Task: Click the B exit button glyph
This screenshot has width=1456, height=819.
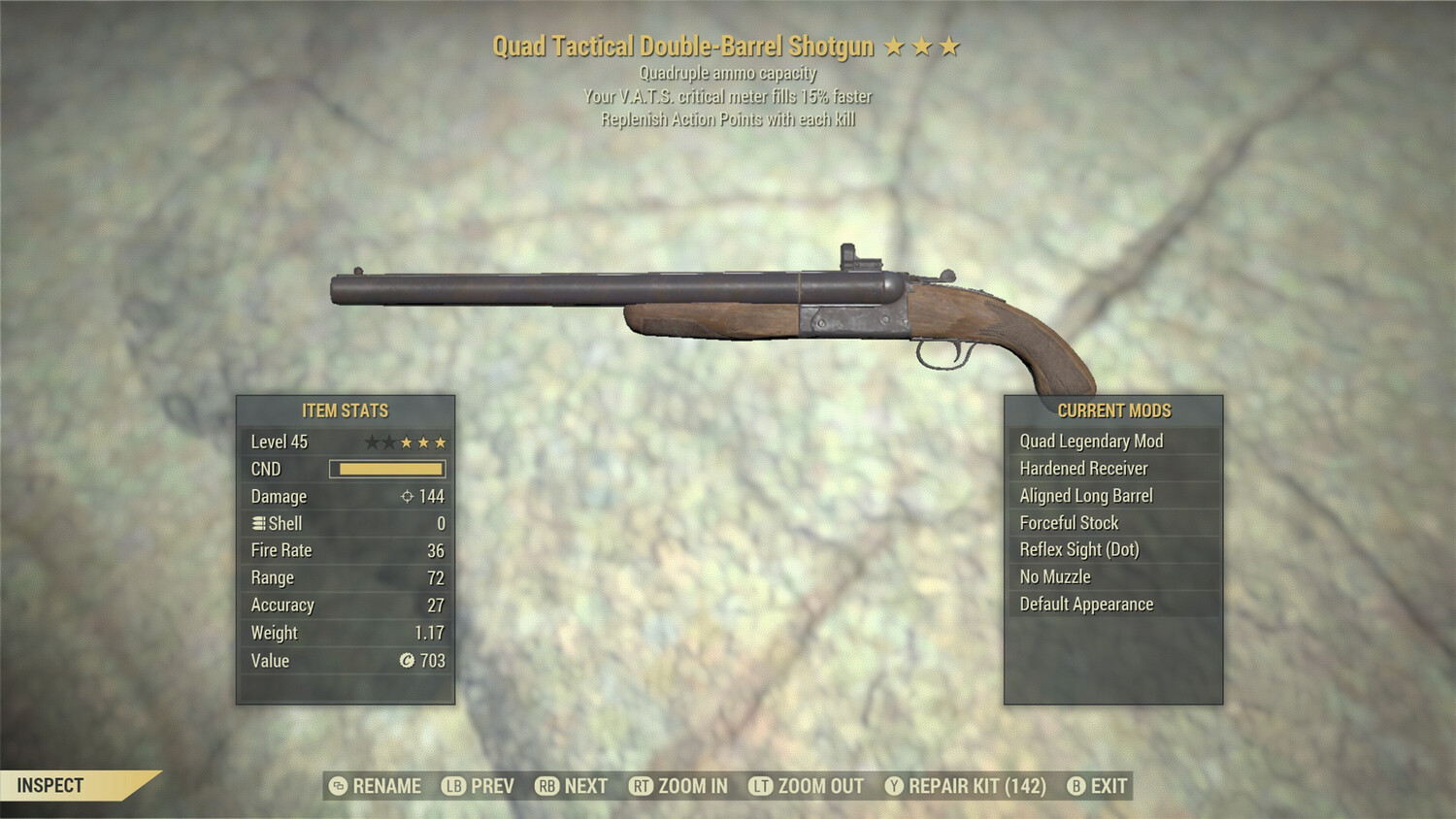Action: click(x=1075, y=786)
